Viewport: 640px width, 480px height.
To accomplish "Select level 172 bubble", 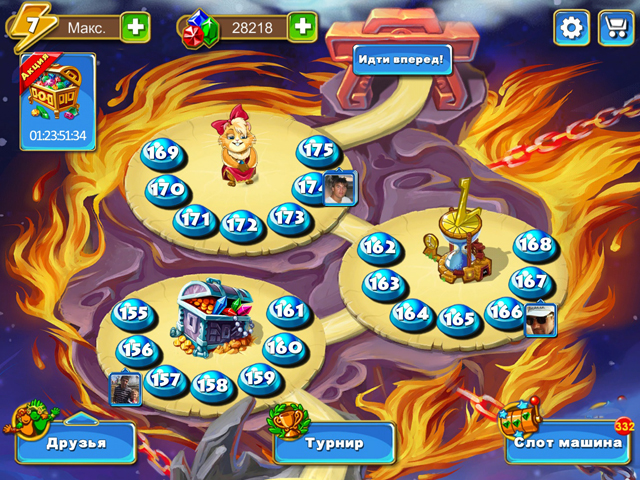I will pyautogui.click(x=240, y=224).
